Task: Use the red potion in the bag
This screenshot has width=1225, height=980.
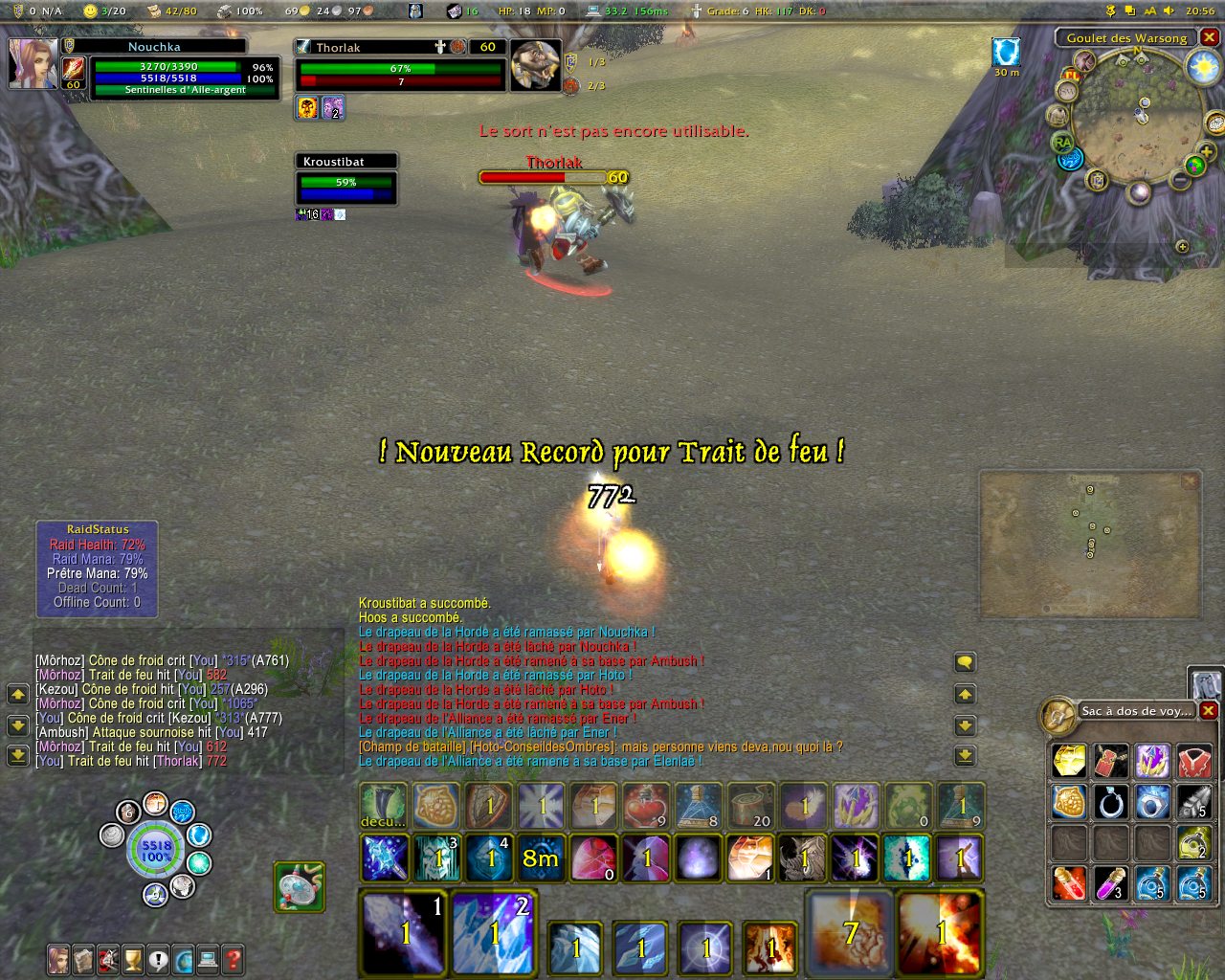Action: pos(1069,883)
